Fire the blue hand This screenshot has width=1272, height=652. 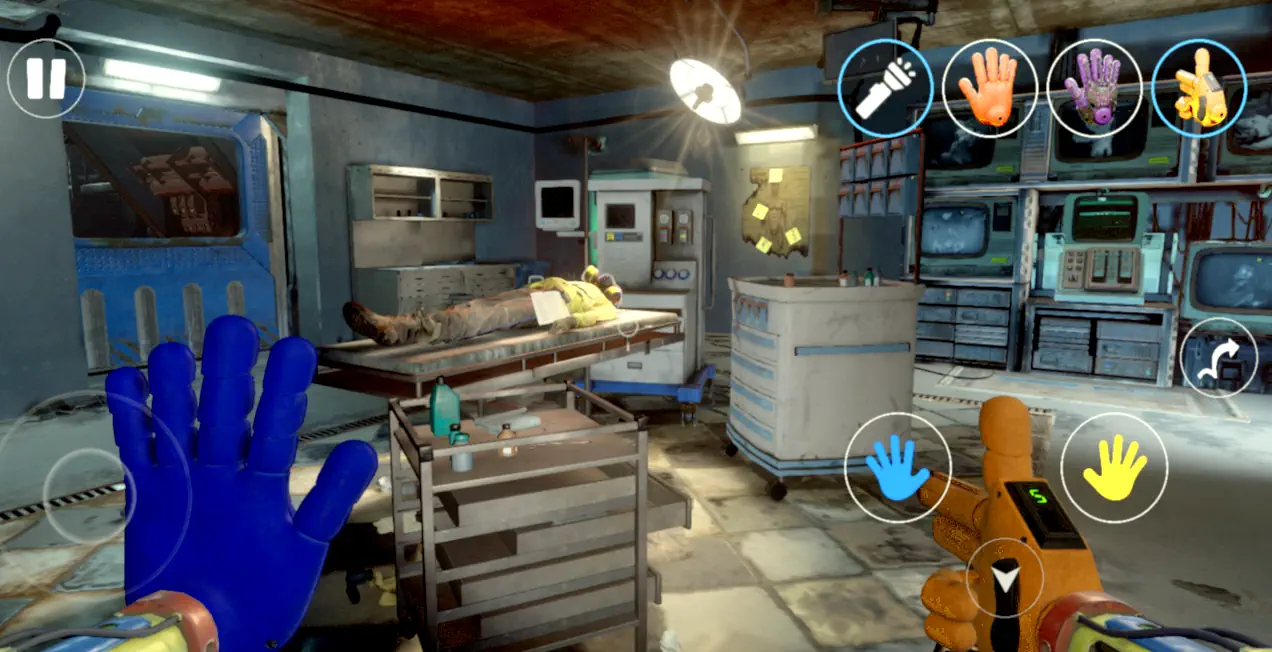(x=897, y=467)
